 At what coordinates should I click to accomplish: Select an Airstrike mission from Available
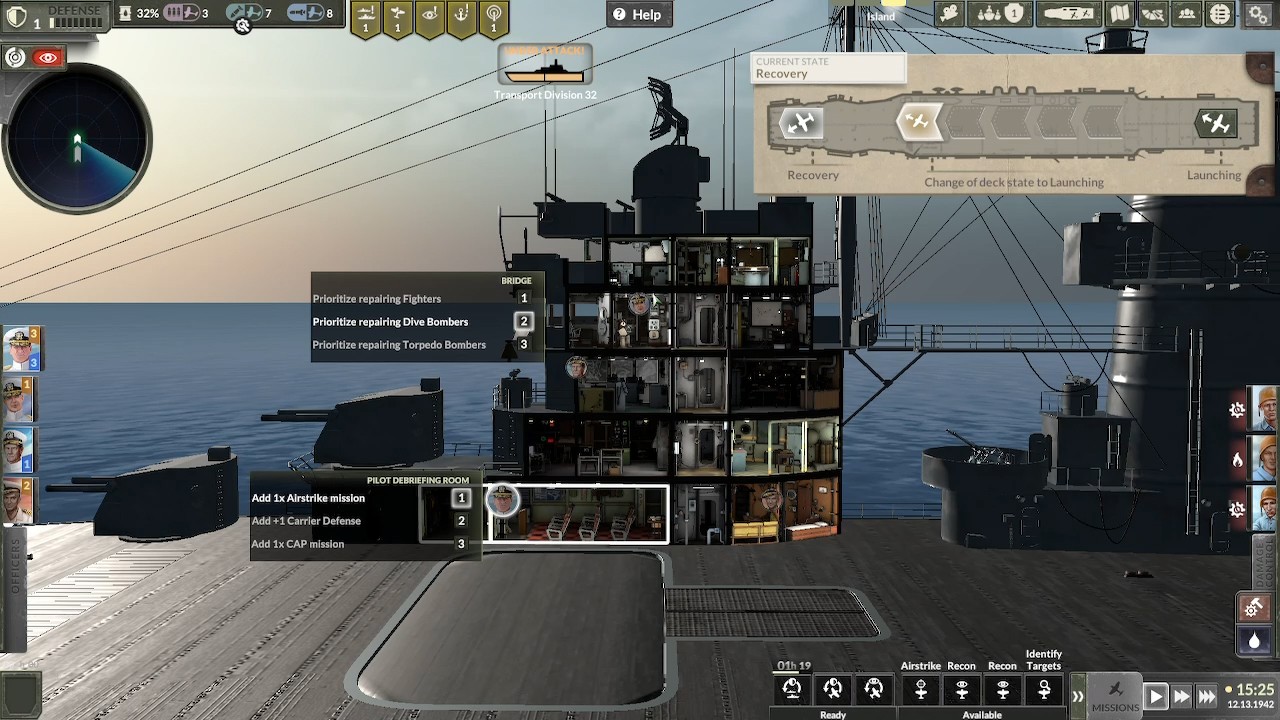[x=920, y=690]
